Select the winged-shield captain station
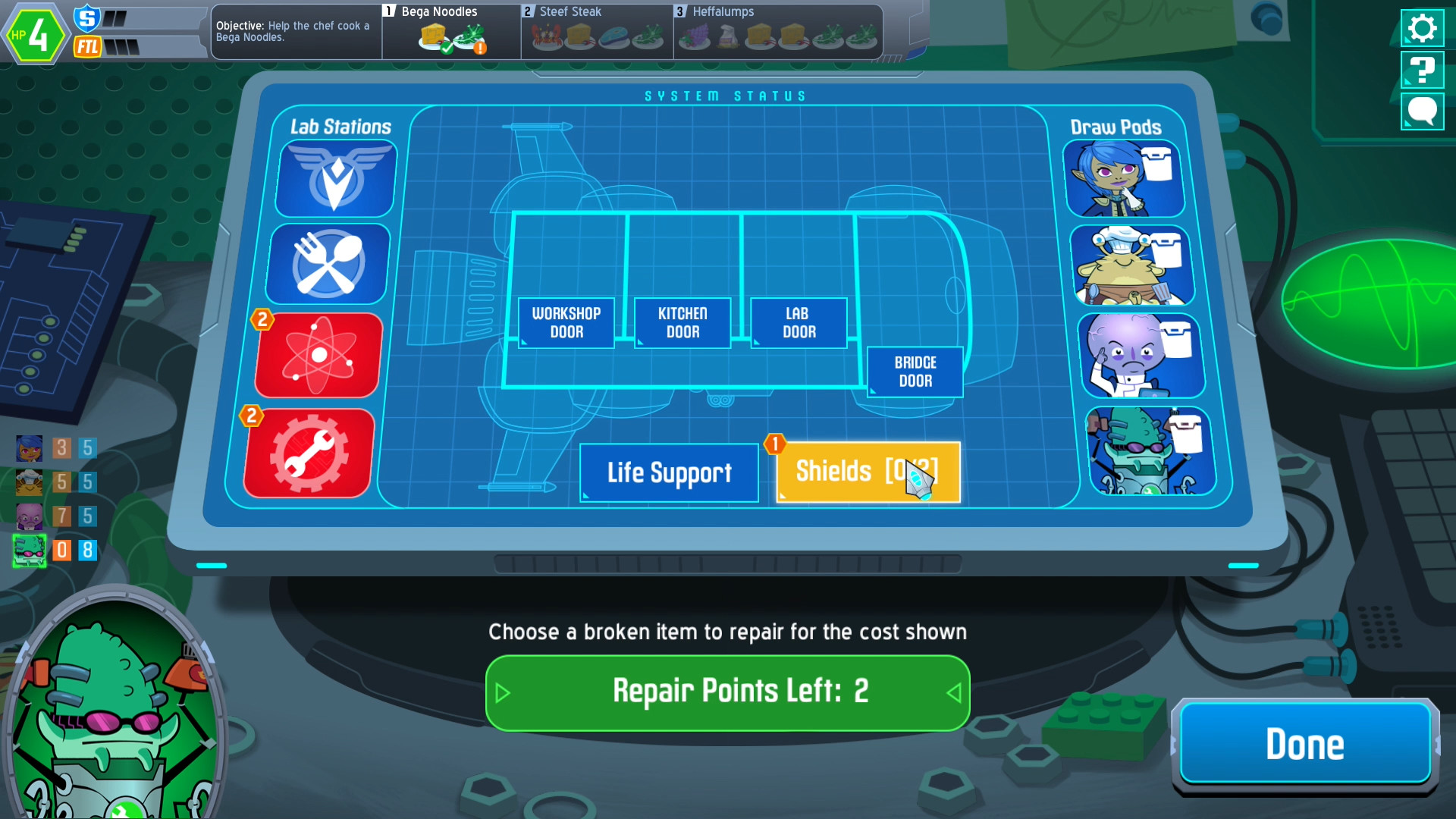This screenshot has width=1456, height=819. 334,177
